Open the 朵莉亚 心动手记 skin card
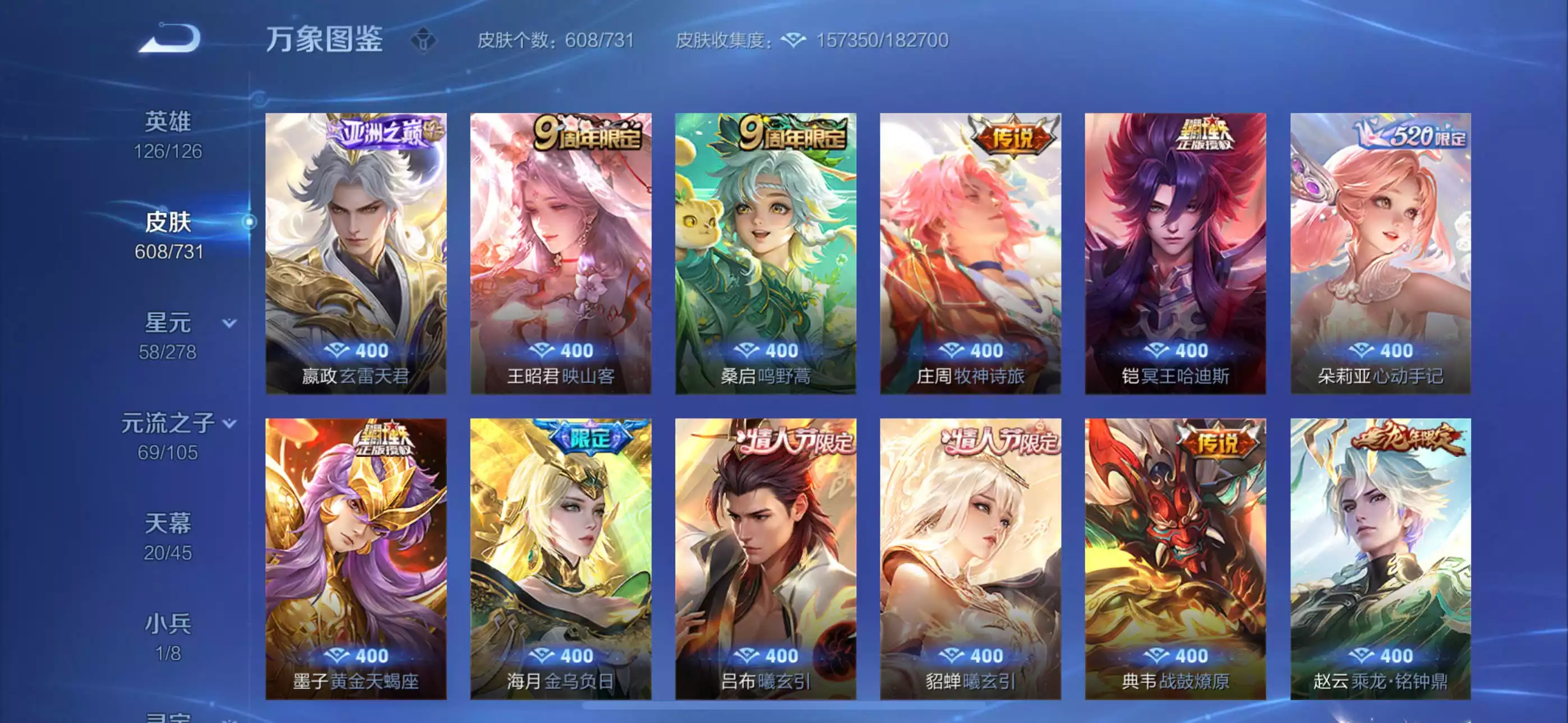Viewport: 1568px width, 723px height. pos(1380,253)
